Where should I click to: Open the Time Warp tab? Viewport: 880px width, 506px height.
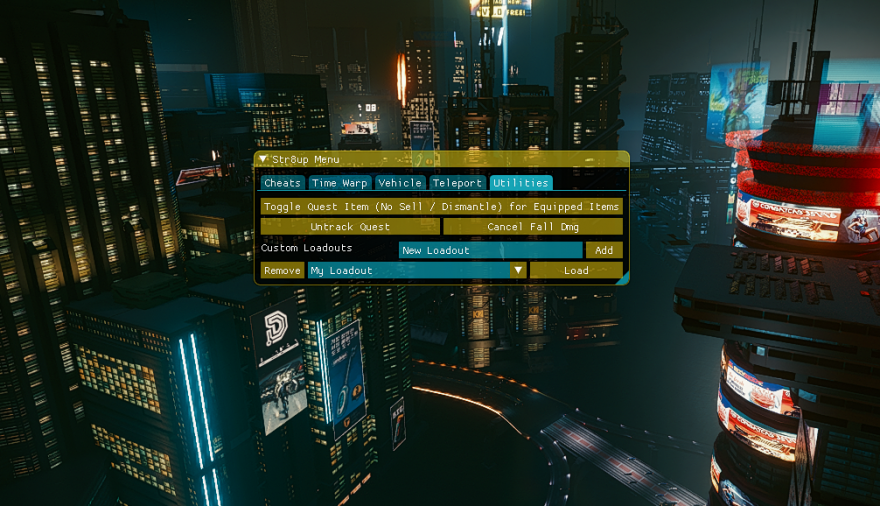point(339,183)
